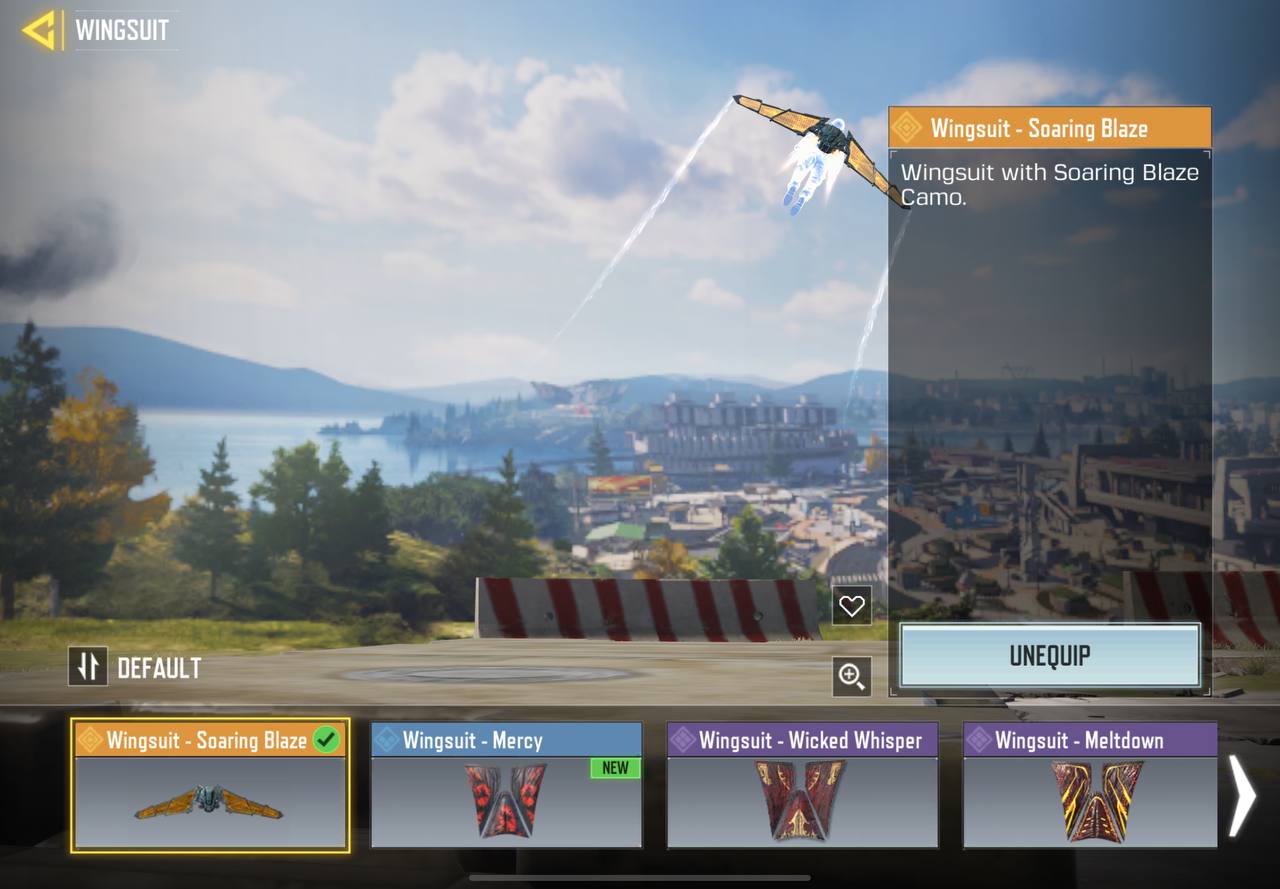The image size is (1280, 889).
Task: Select the Wingsuit - Meltdown tile
Action: click(1090, 786)
